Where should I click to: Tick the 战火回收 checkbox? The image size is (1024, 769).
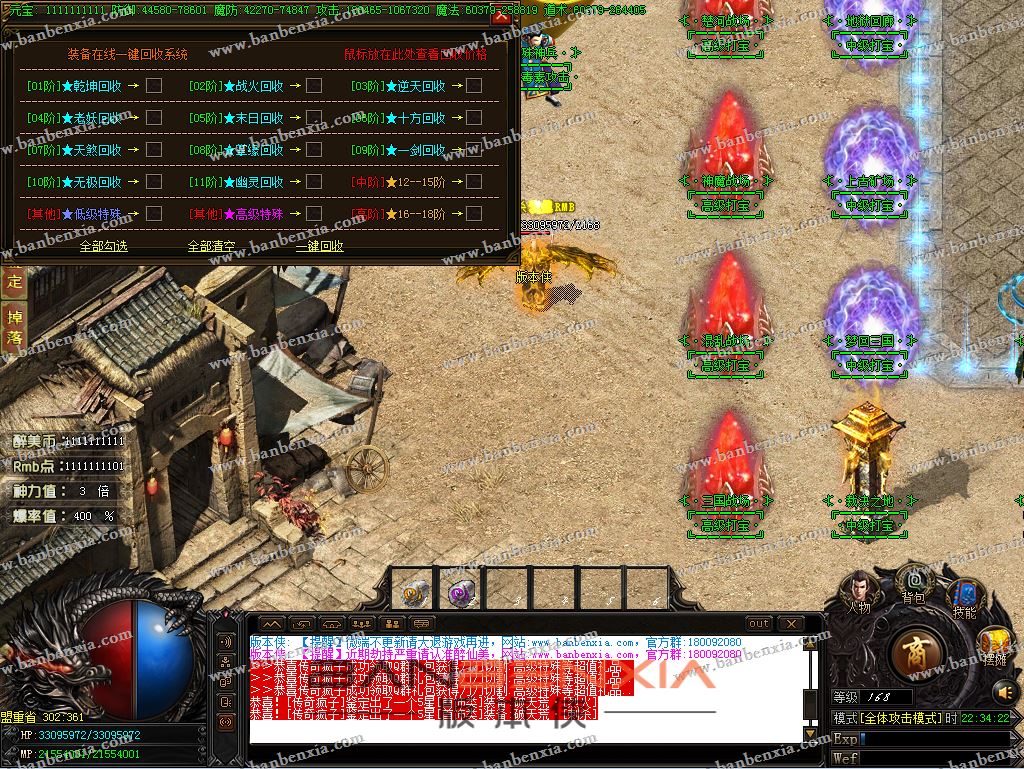(314, 86)
